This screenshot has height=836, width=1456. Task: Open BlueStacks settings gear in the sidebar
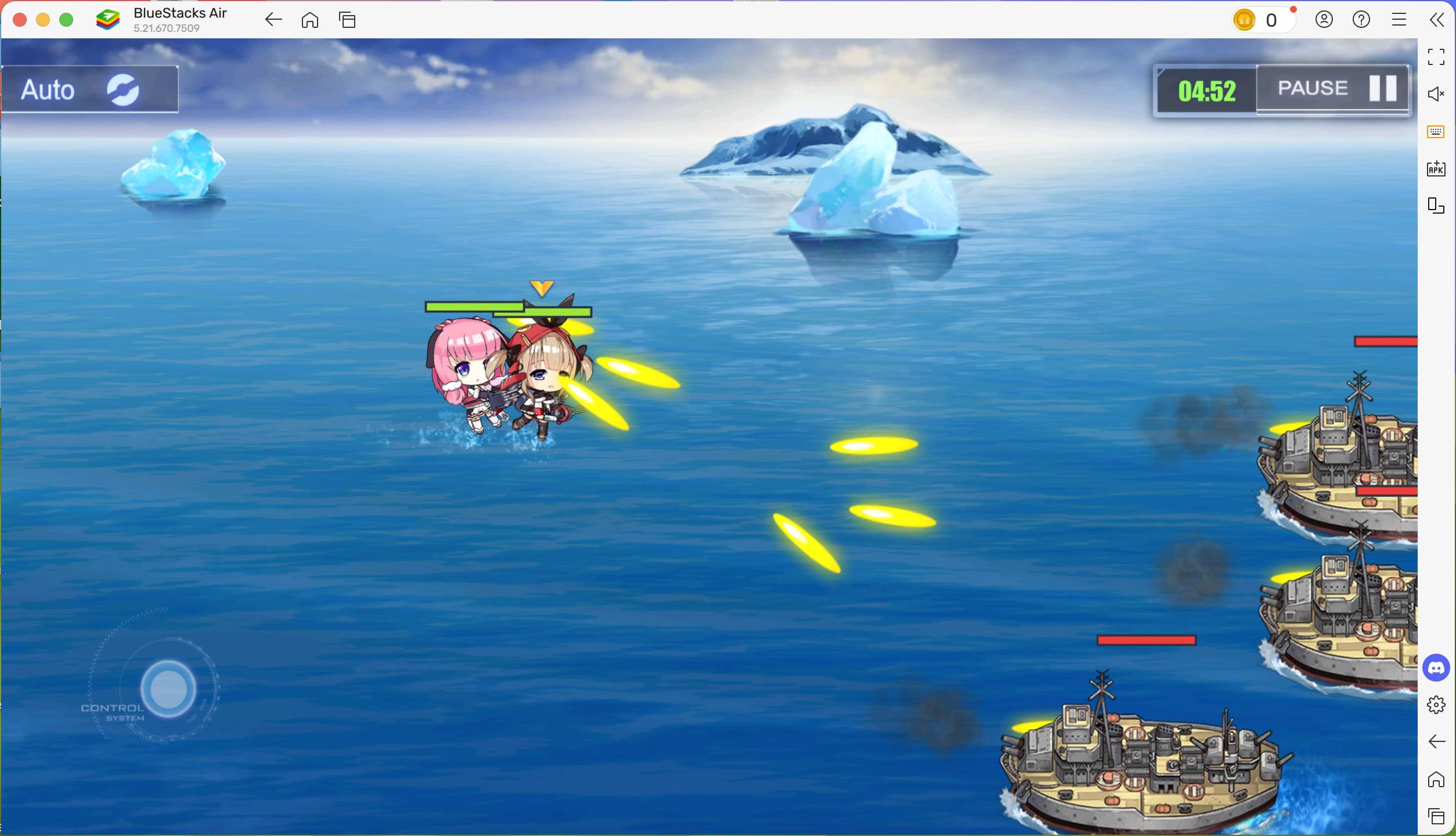[1437, 705]
